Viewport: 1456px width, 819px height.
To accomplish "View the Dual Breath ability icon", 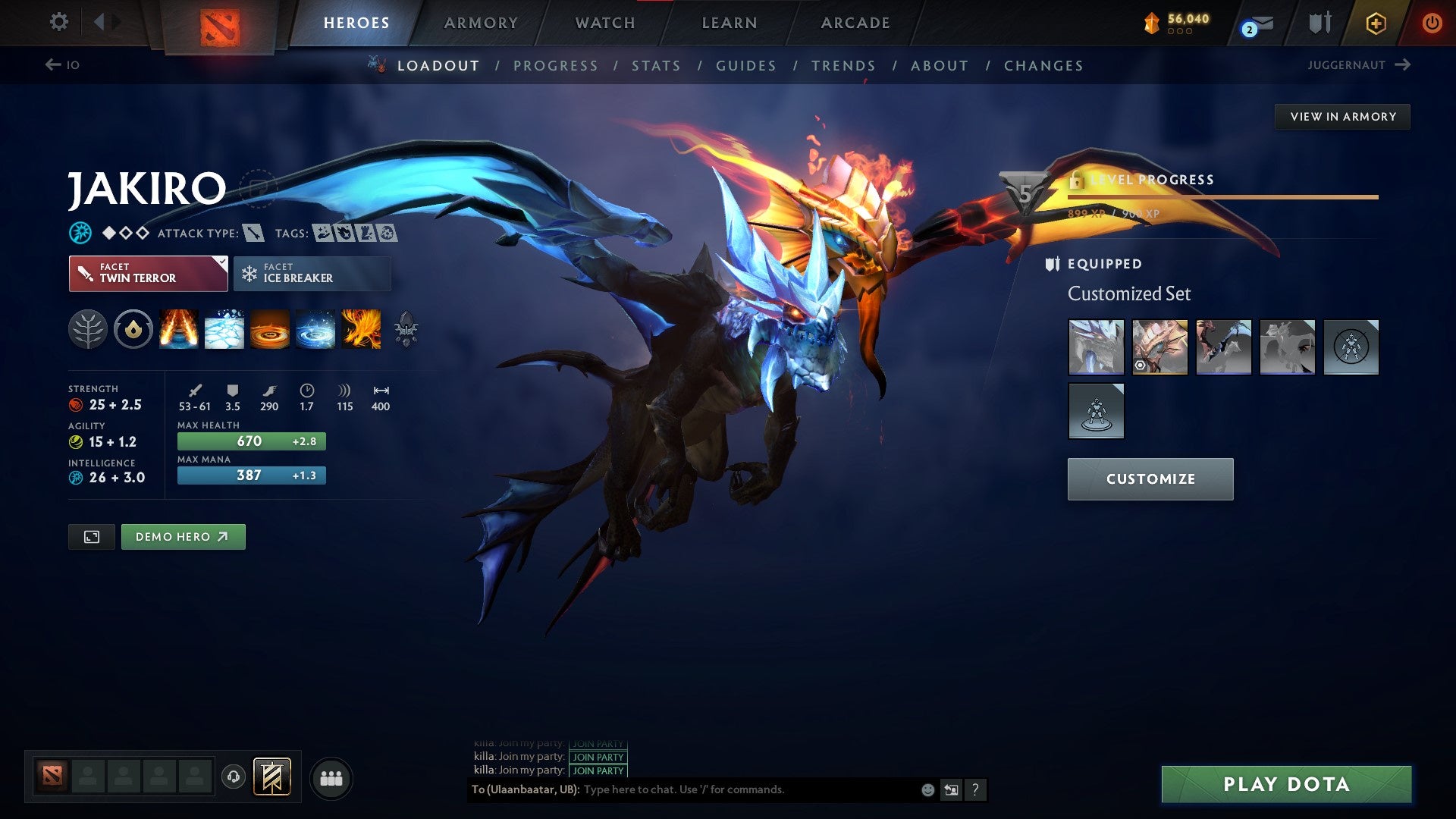I will click(178, 329).
